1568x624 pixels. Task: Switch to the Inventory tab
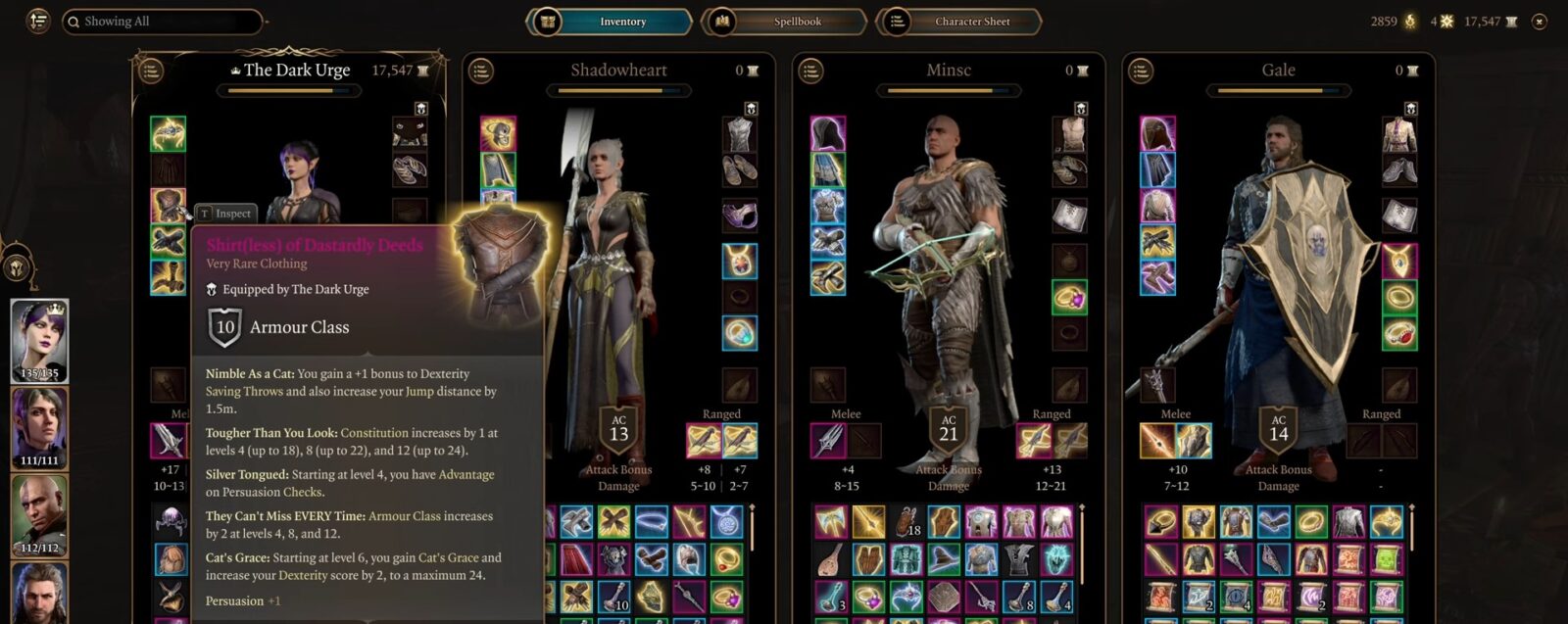tap(611, 22)
